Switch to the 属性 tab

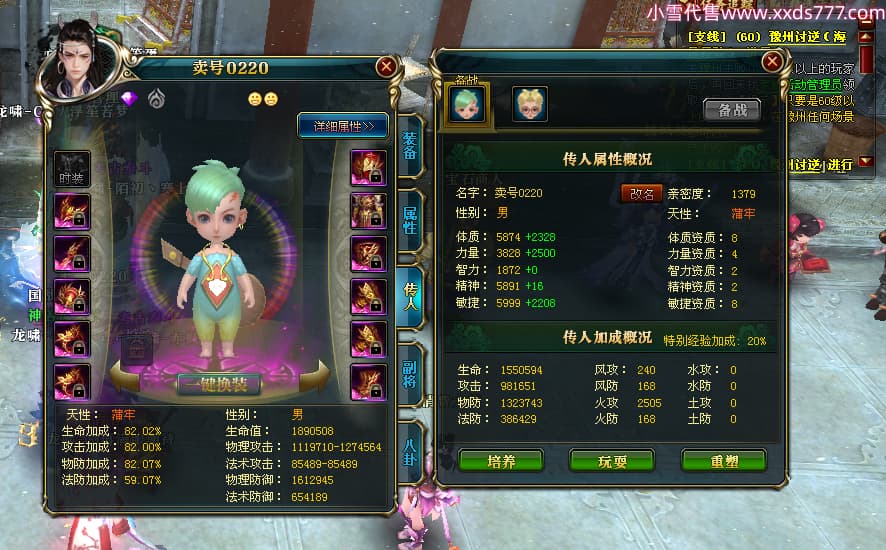410,221
